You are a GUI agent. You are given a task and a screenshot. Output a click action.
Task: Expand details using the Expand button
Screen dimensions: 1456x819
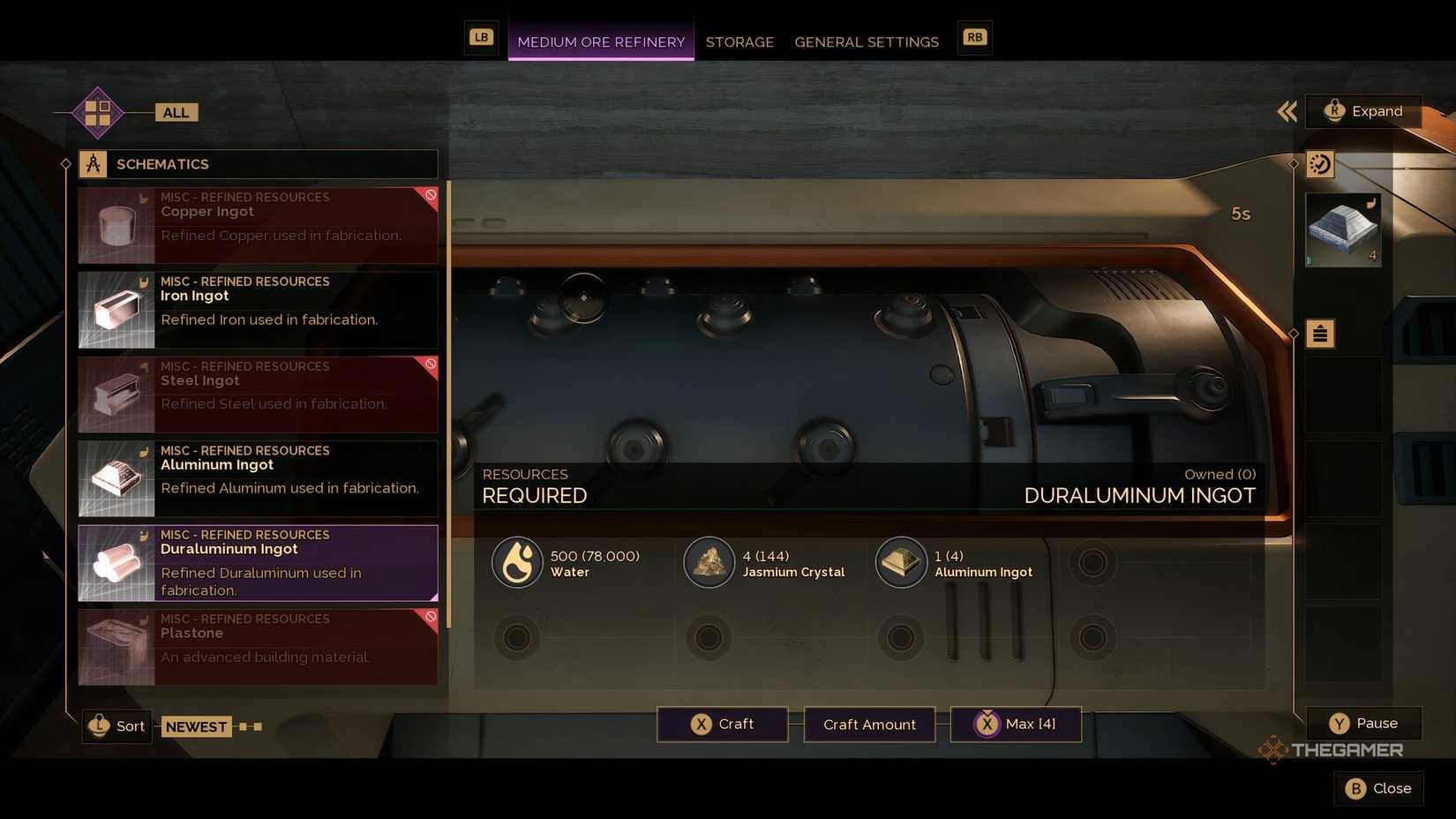coord(1364,111)
